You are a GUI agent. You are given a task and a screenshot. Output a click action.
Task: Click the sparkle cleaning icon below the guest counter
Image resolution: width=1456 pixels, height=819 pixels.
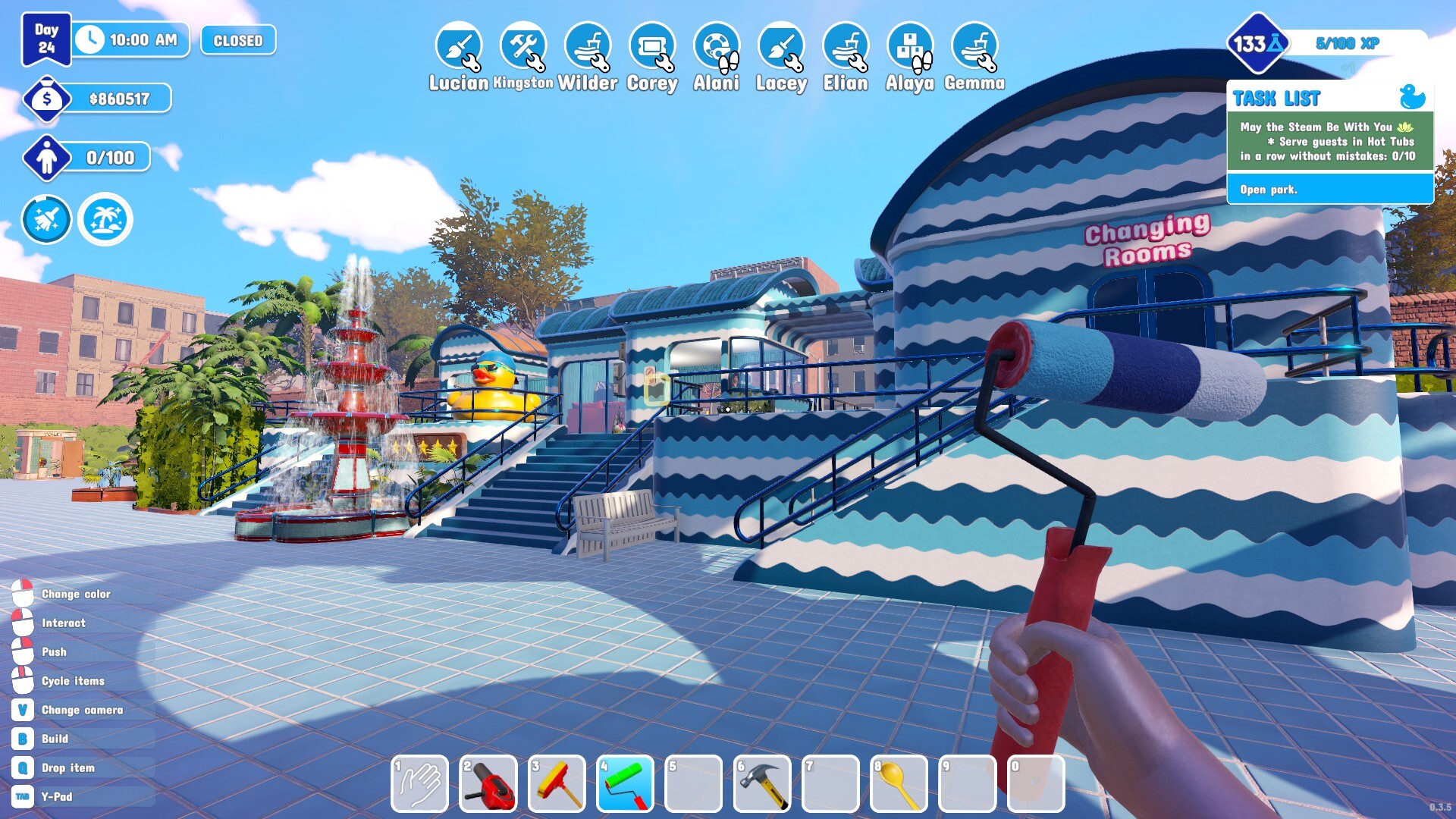[46, 219]
